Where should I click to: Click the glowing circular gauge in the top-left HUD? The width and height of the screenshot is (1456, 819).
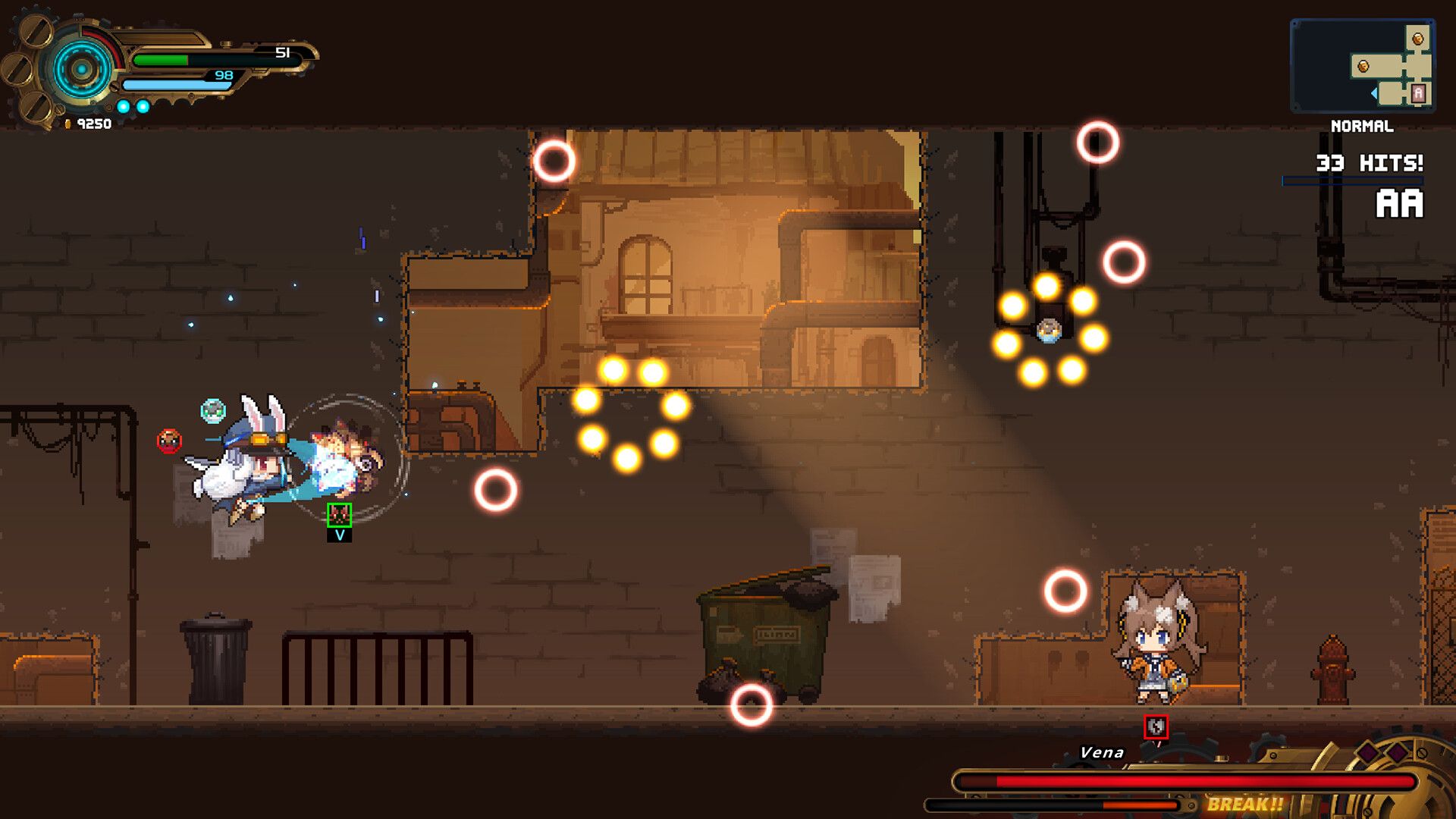81,69
